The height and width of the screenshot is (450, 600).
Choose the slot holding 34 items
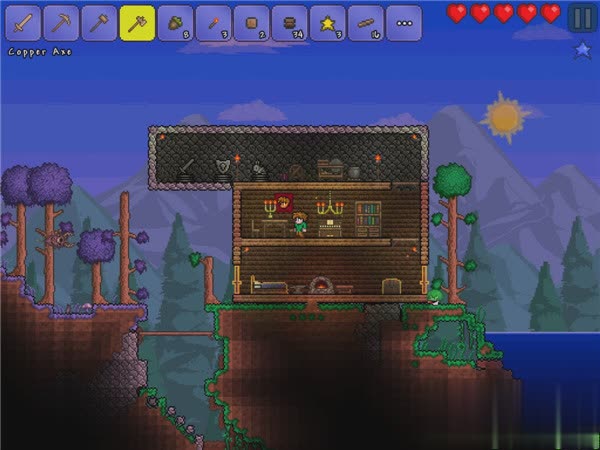[x=289, y=23]
